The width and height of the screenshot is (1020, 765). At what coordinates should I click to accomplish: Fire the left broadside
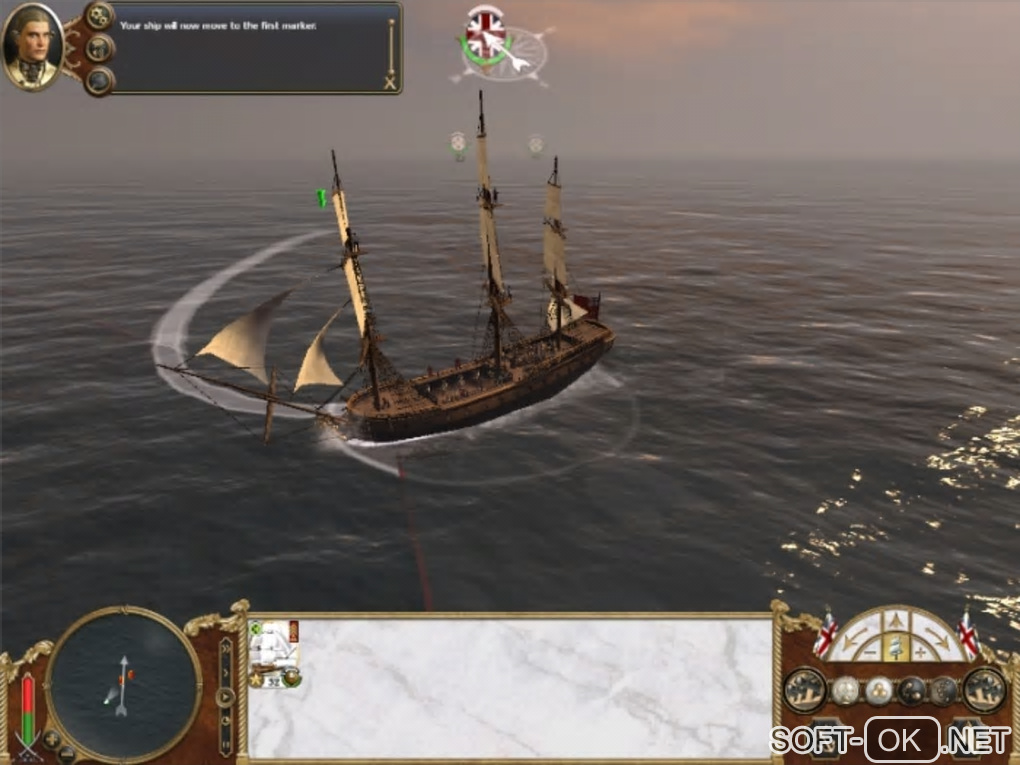point(804,689)
